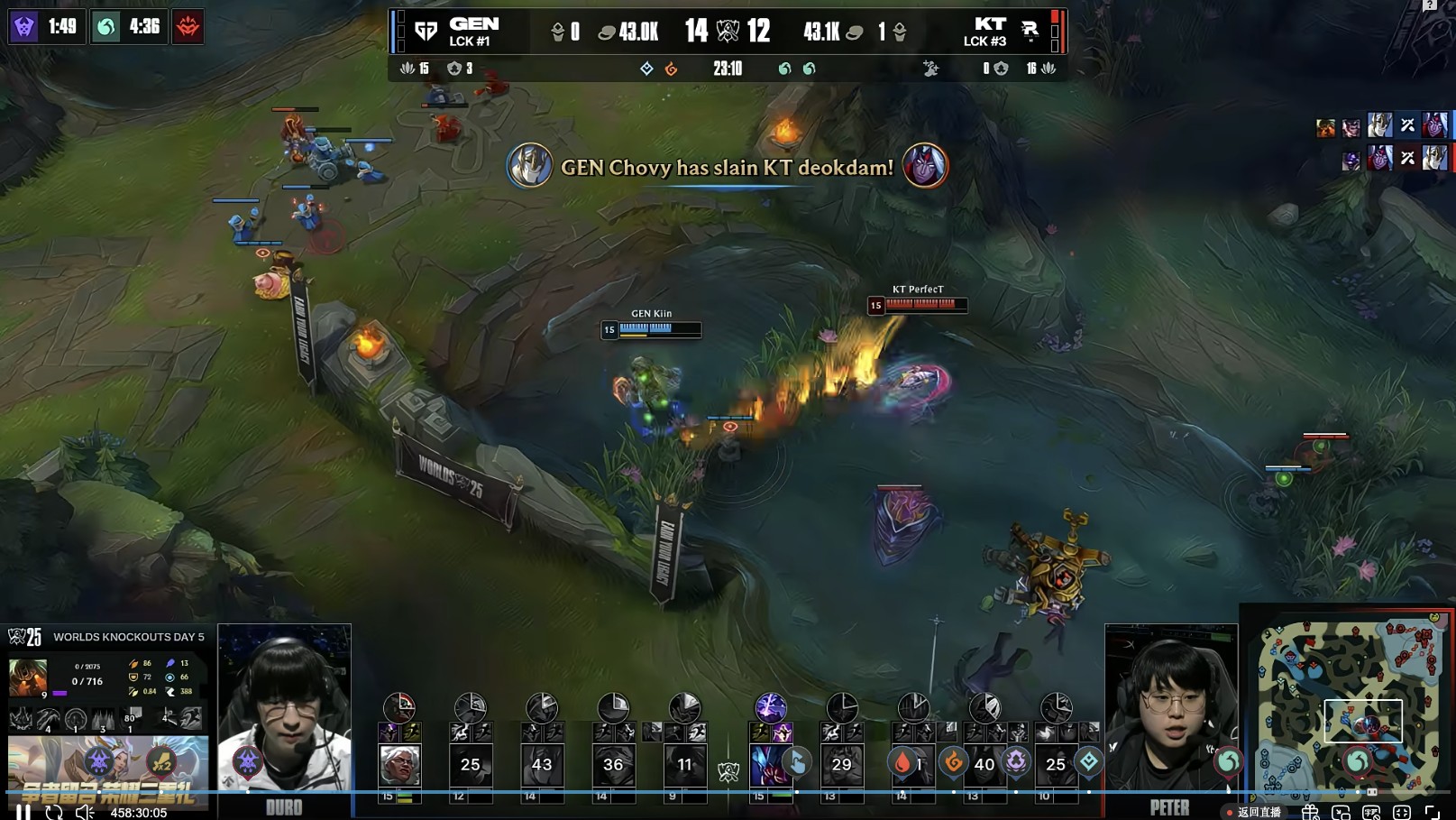The width and height of the screenshot is (1456, 820).
Task: Click the blue-highlighted kill feed entry
Action: 1383,126
